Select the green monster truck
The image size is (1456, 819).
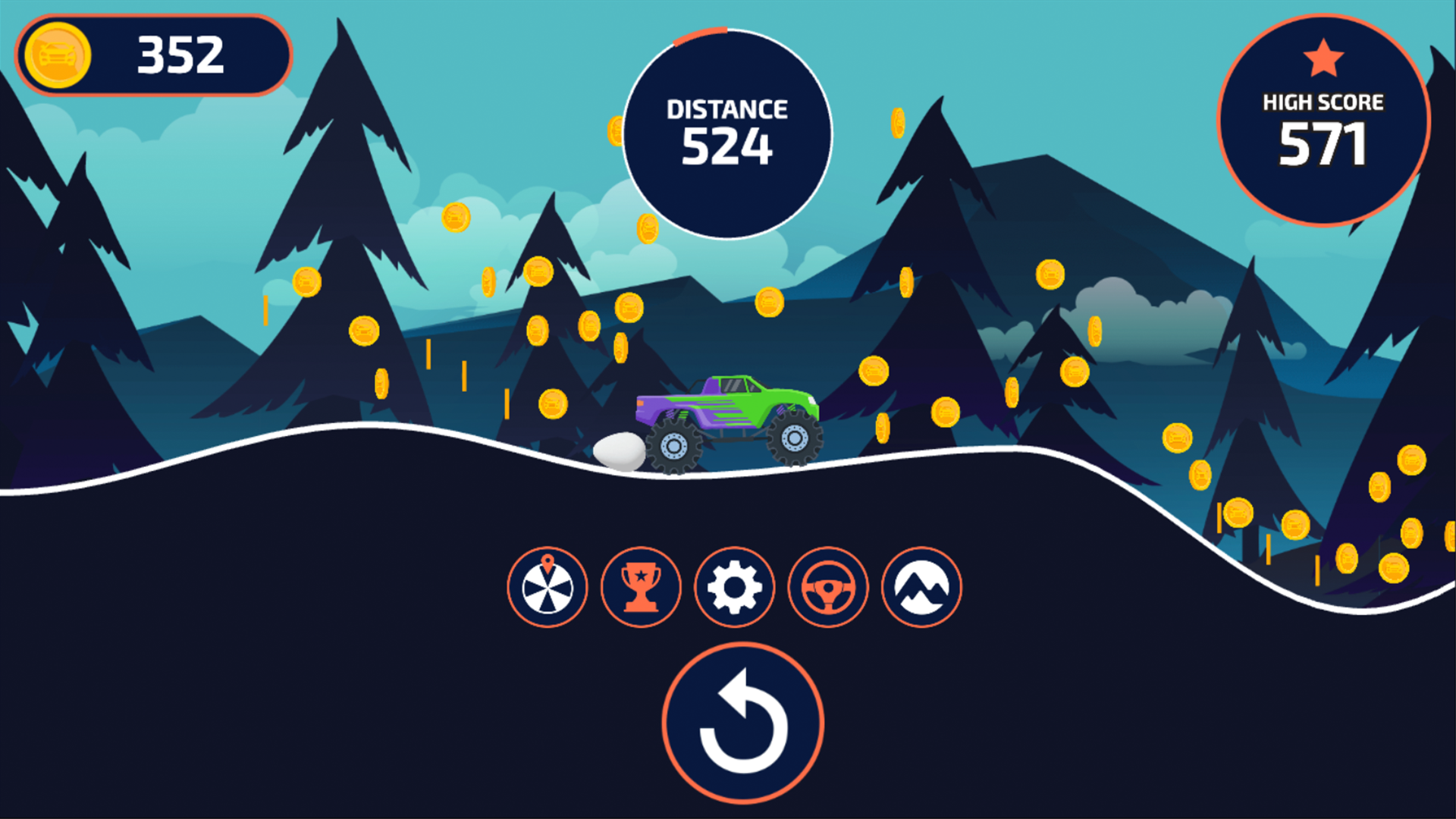pyautogui.click(x=728, y=409)
